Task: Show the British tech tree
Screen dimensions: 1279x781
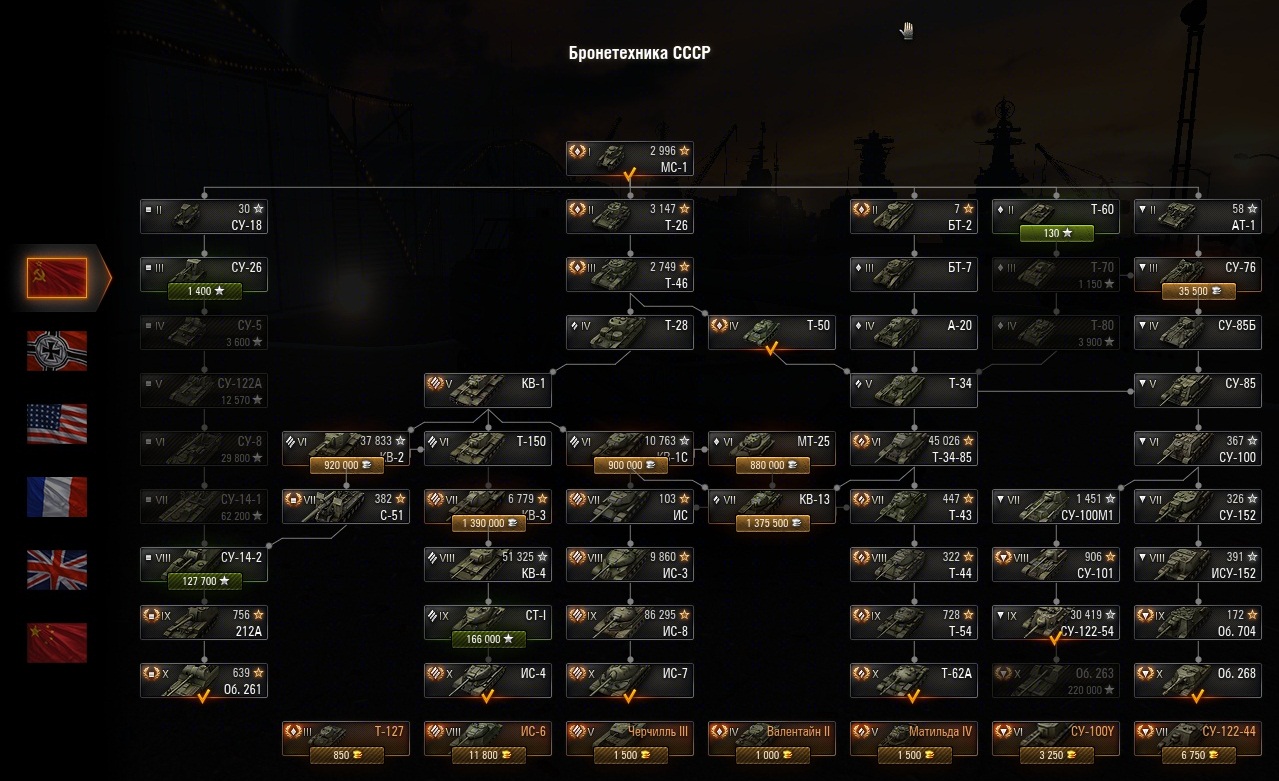Action: [57, 570]
